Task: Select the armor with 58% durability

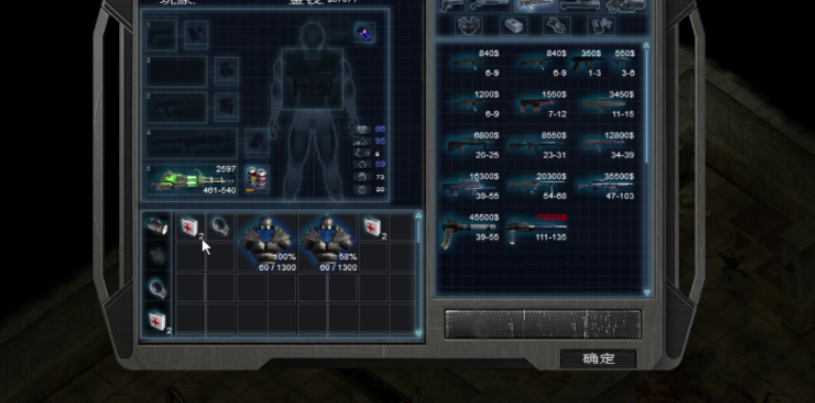Action: (x=329, y=241)
